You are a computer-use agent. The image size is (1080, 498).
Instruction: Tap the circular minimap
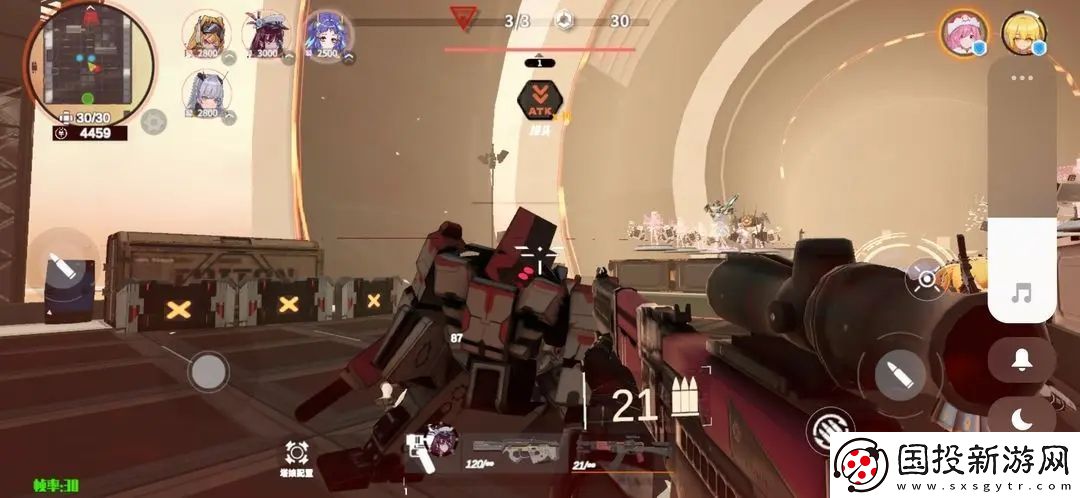pos(90,63)
